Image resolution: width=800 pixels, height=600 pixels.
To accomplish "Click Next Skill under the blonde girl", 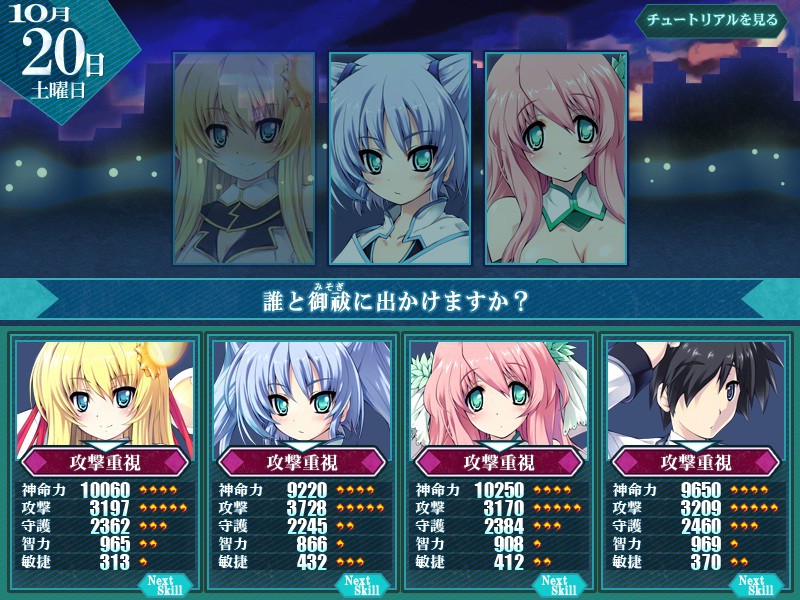I will pos(163,585).
